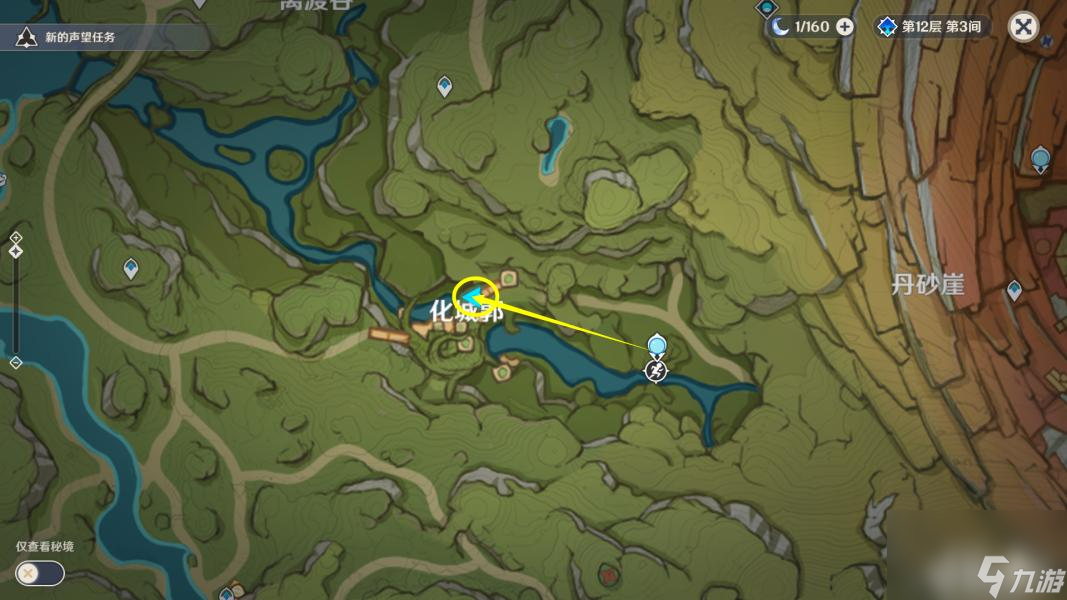
Task: Select the running-figure marker beside the river
Action: click(x=655, y=372)
